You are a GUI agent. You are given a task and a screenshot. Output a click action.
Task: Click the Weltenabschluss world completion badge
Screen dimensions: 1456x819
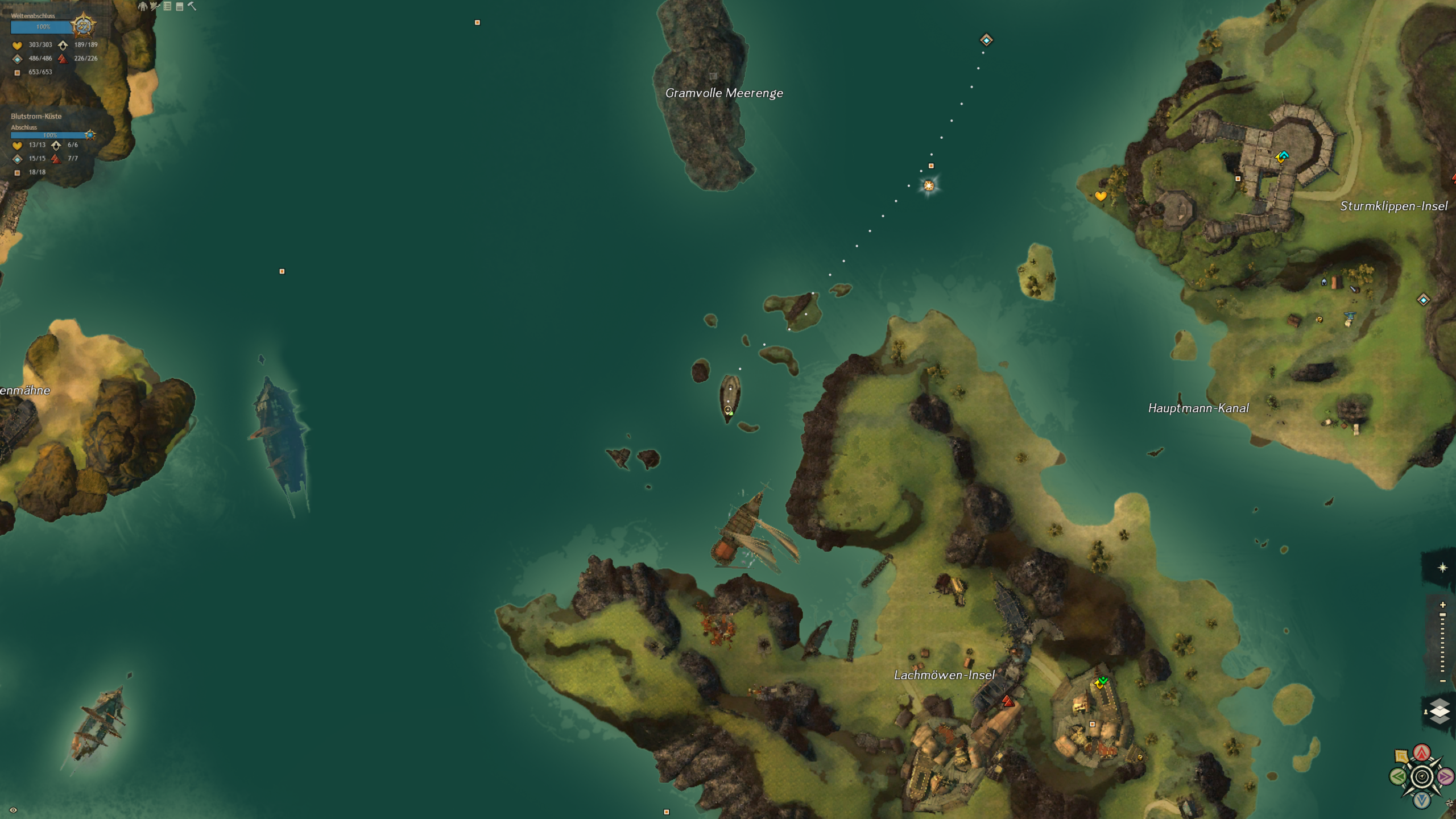pos(84,26)
